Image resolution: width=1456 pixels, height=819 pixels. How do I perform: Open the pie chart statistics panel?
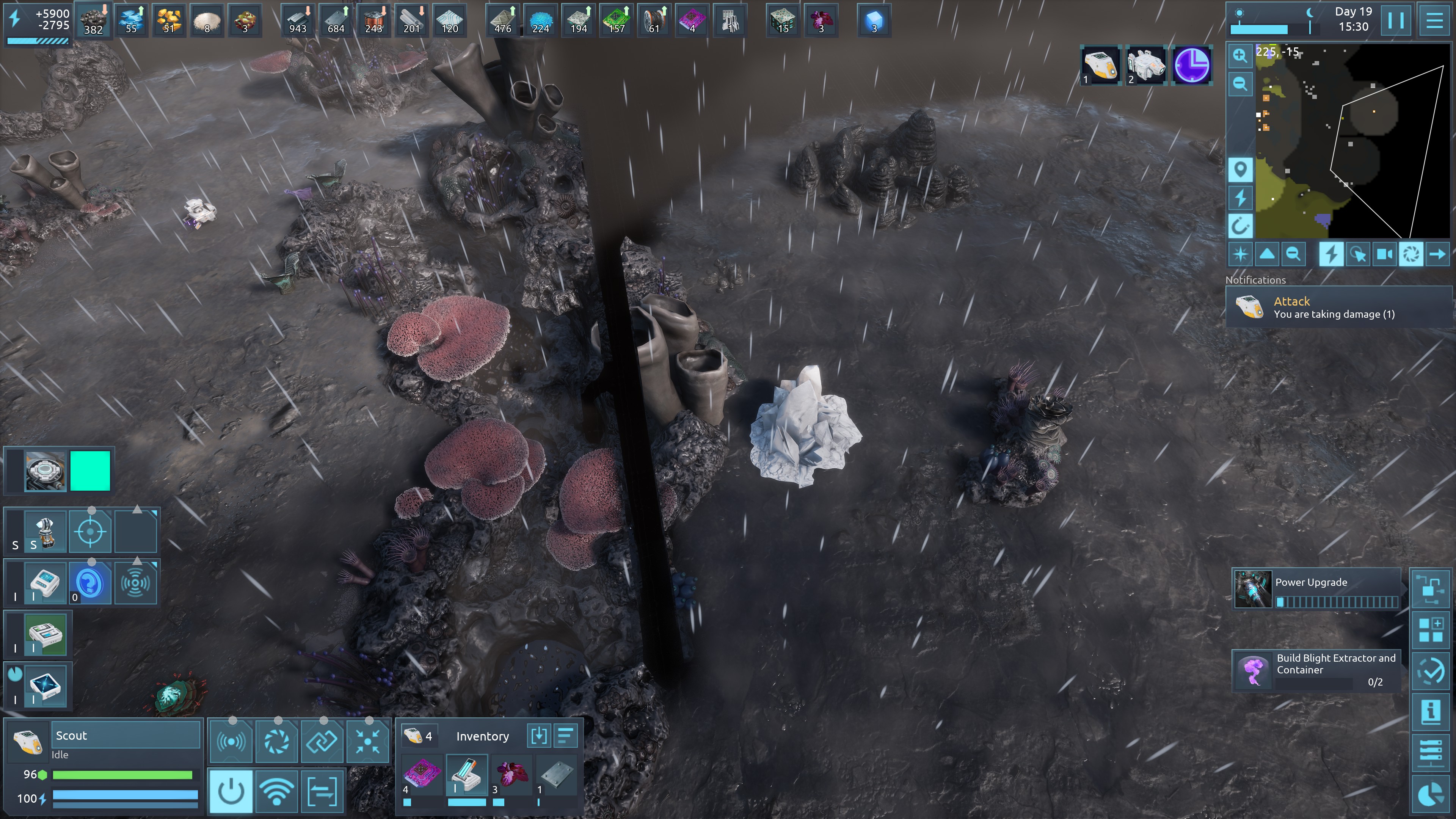1431,794
